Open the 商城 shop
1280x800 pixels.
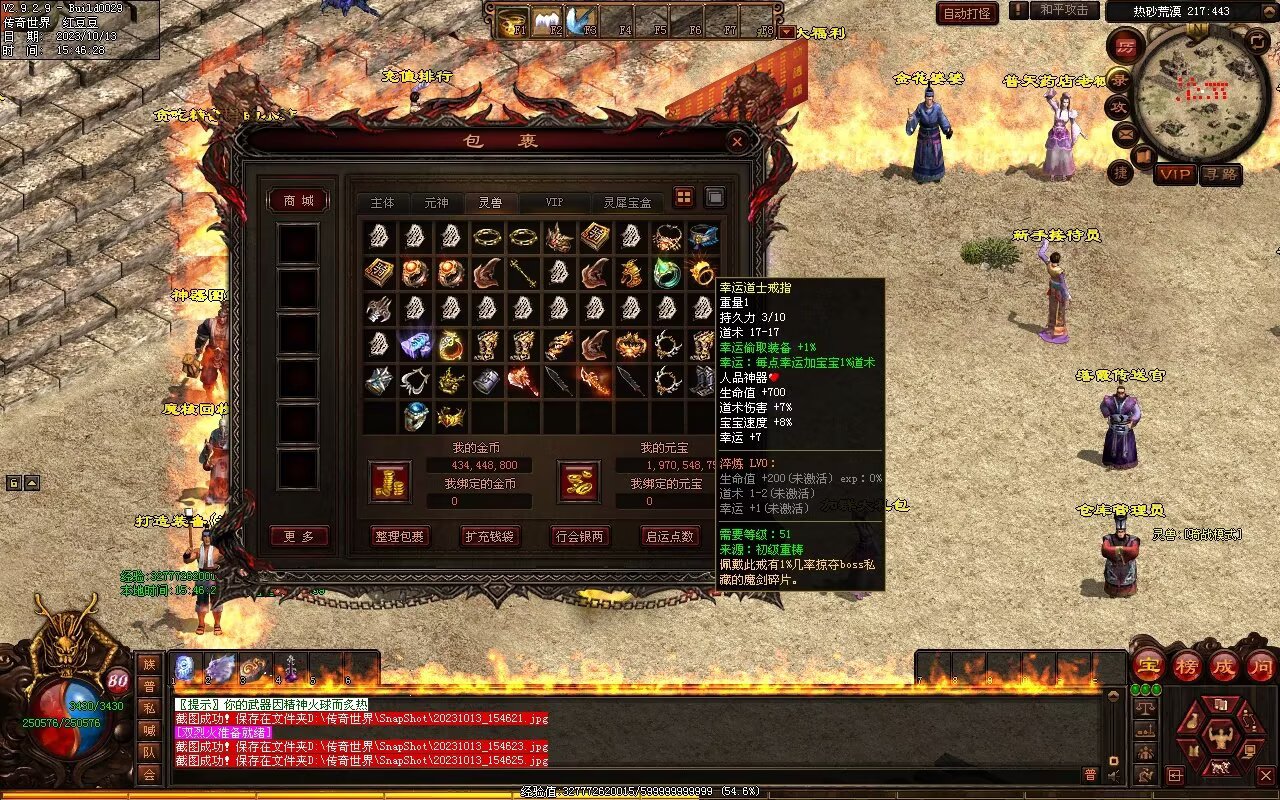(x=298, y=201)
